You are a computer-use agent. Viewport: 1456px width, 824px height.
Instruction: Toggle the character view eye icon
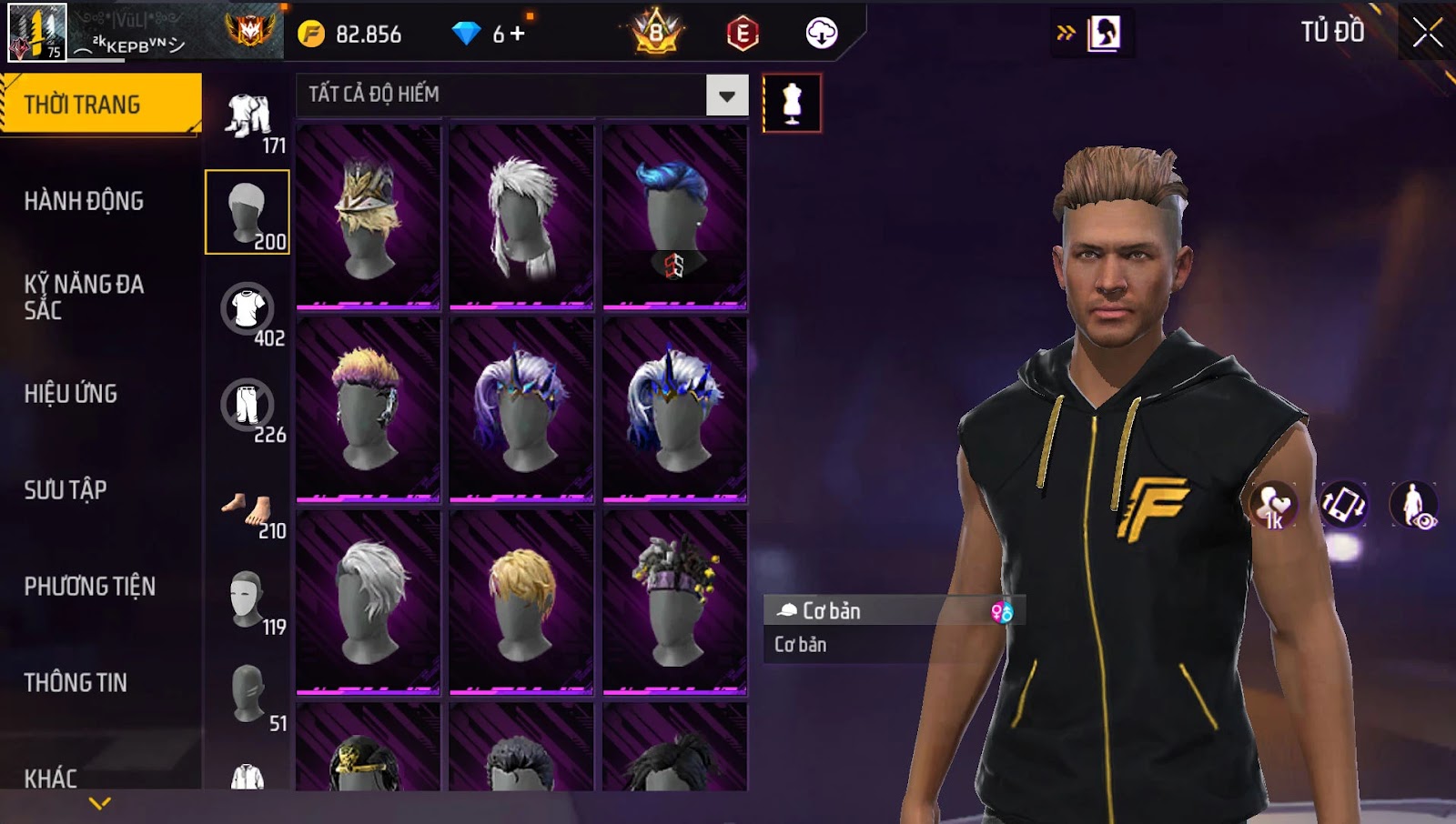[1413, 505]
